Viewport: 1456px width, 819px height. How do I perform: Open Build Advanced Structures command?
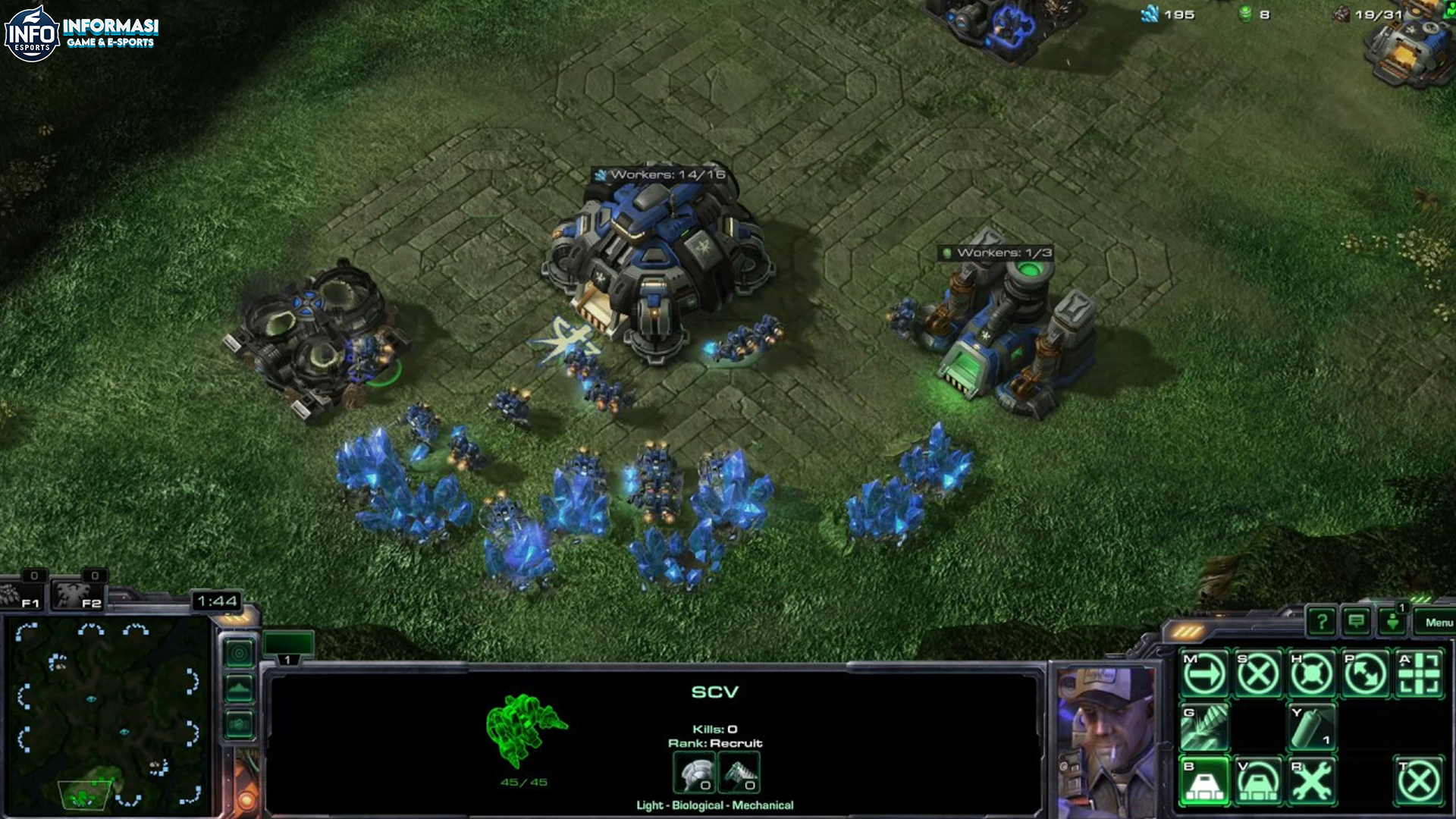pos(1258,782)
